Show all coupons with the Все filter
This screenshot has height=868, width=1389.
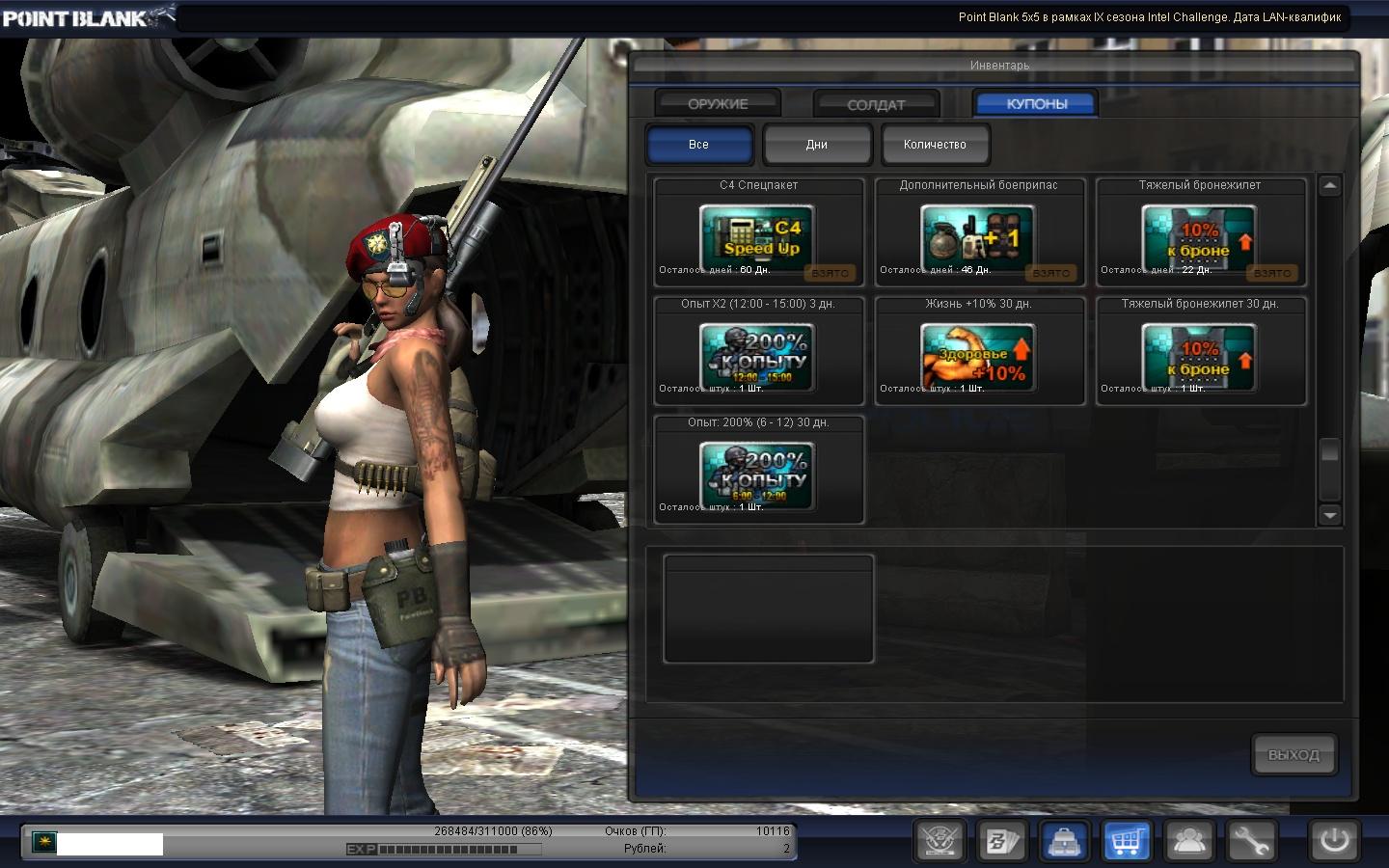coord(699,145)
